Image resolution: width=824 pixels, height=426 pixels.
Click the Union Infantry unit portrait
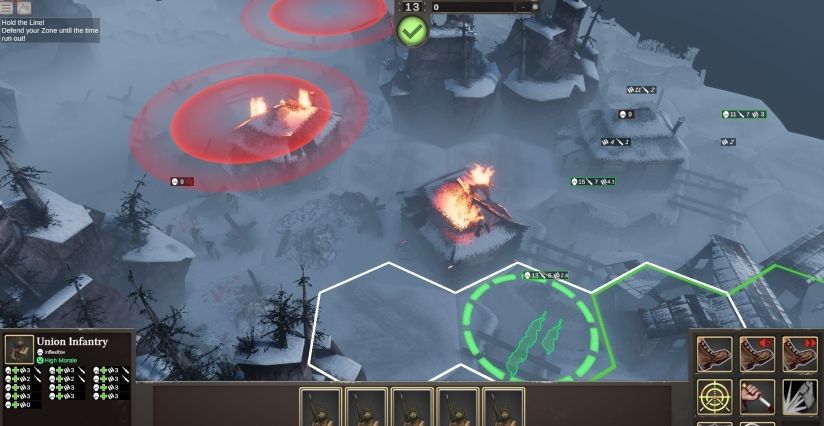click(x=17, y=349)
